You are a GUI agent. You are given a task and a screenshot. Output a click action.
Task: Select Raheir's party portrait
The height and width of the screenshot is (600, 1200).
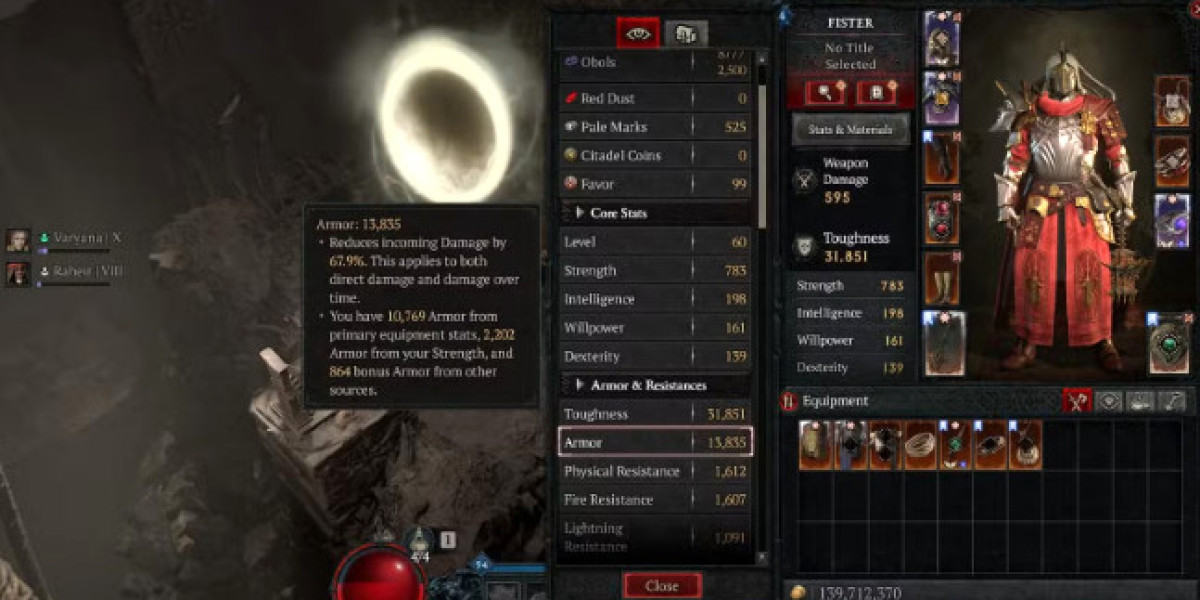(x=18, y=271)
